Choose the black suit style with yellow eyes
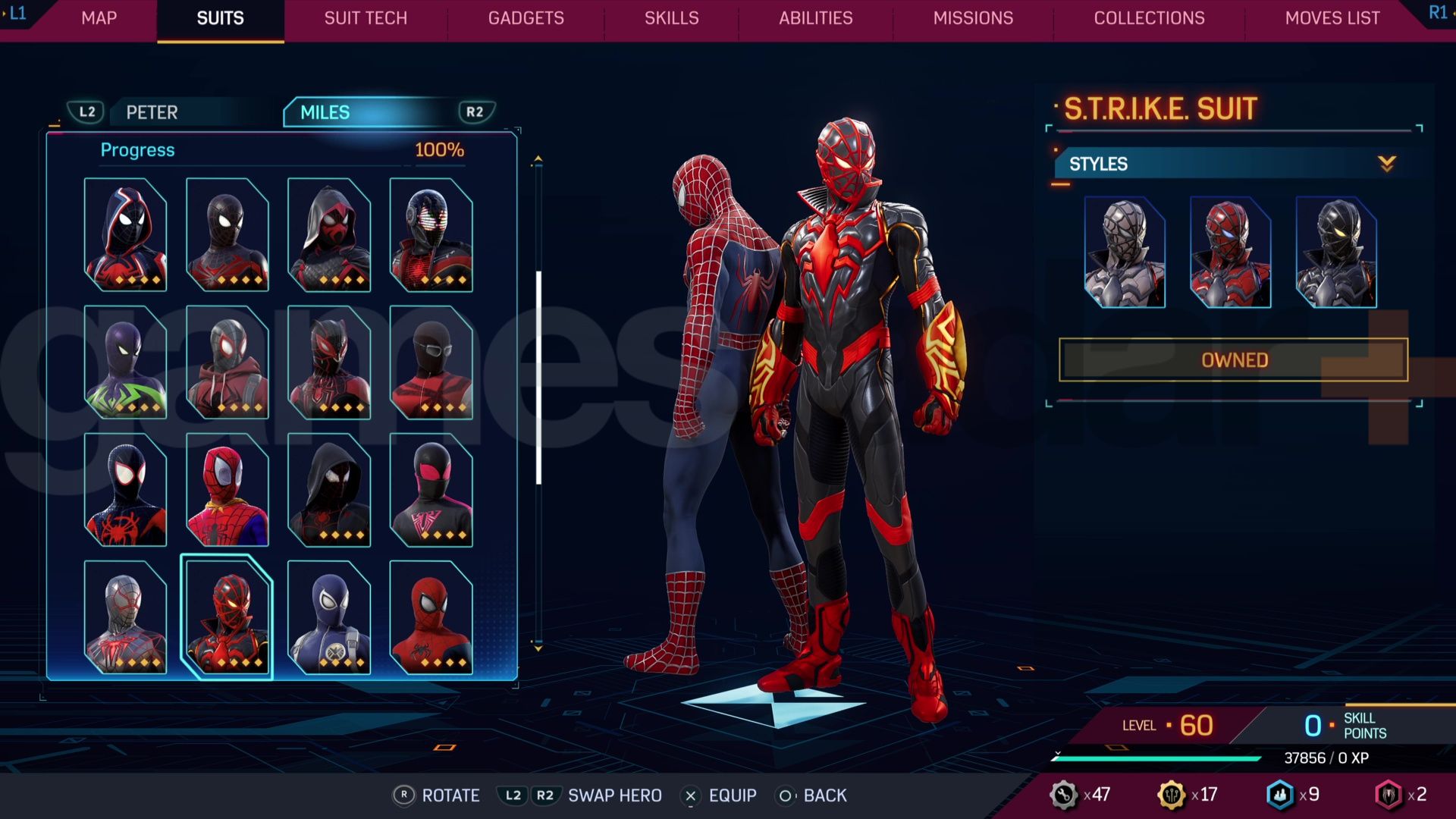Screen dimensions: 1456x819 (1336, 253)
